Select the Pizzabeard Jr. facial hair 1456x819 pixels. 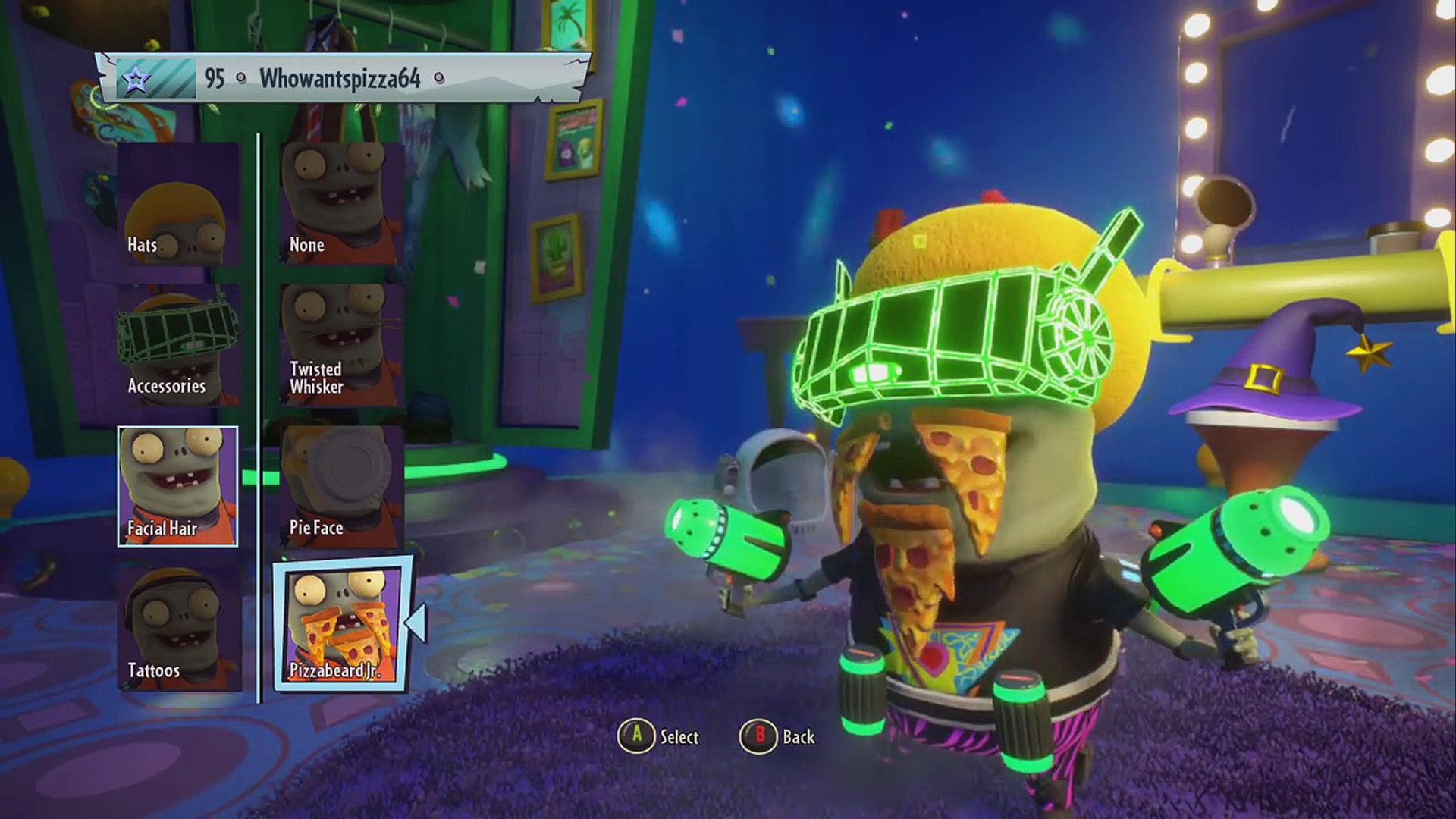[342, 625]
